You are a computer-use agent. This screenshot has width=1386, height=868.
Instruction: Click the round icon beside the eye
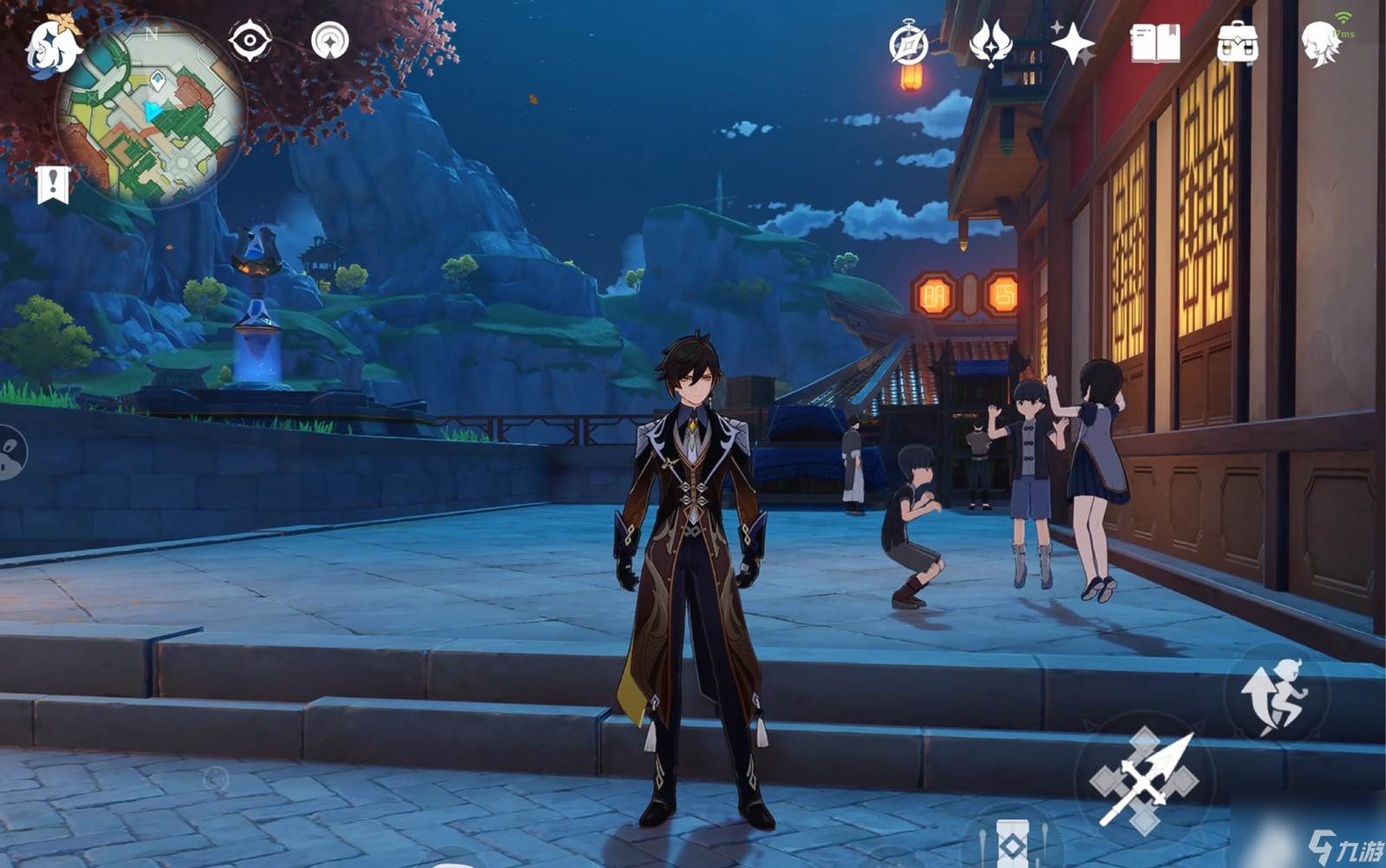pos(330,40)
